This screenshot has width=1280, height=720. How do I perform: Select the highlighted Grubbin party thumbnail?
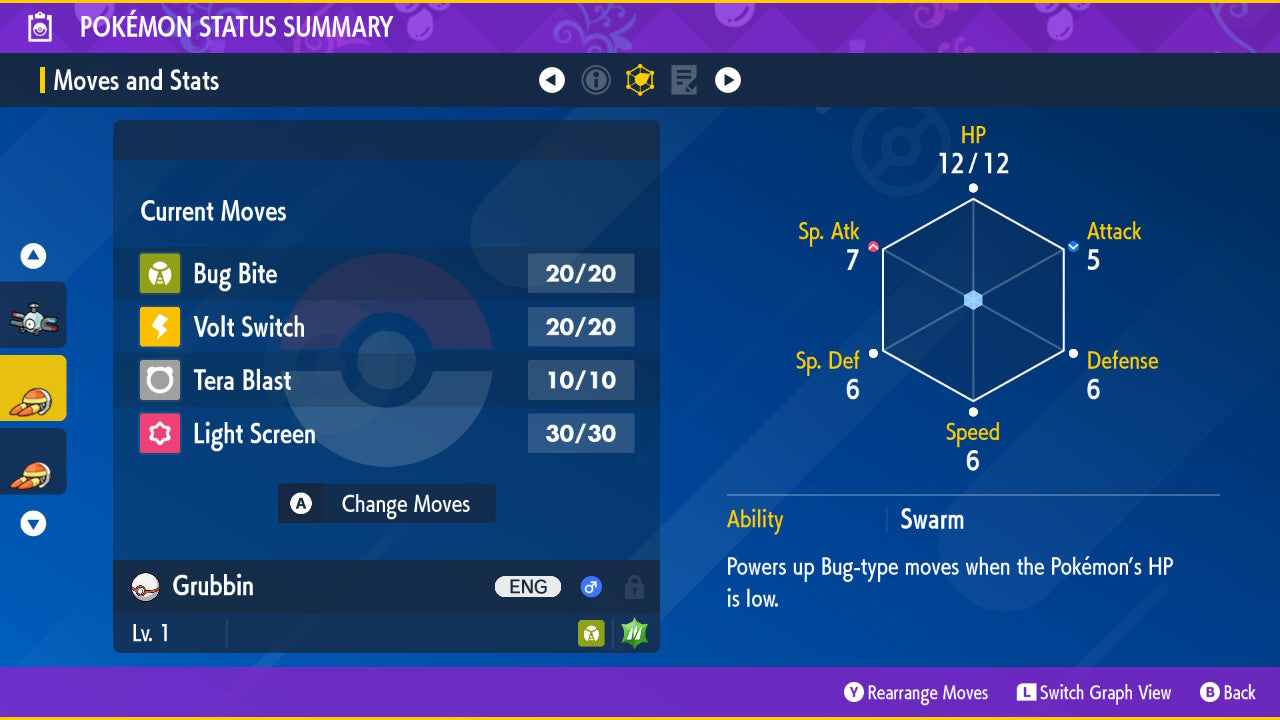click(33, 389)
